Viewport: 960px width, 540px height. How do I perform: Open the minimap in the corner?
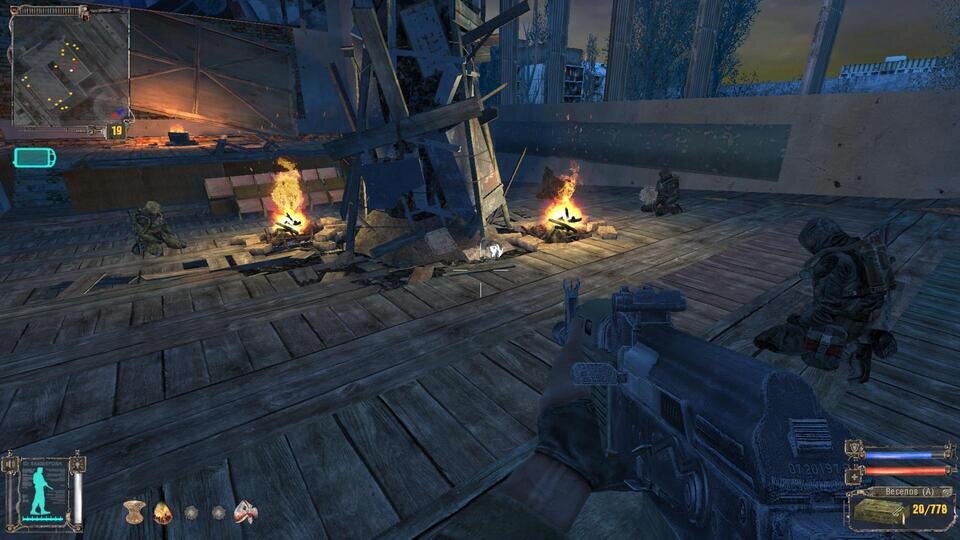[70, 66]
